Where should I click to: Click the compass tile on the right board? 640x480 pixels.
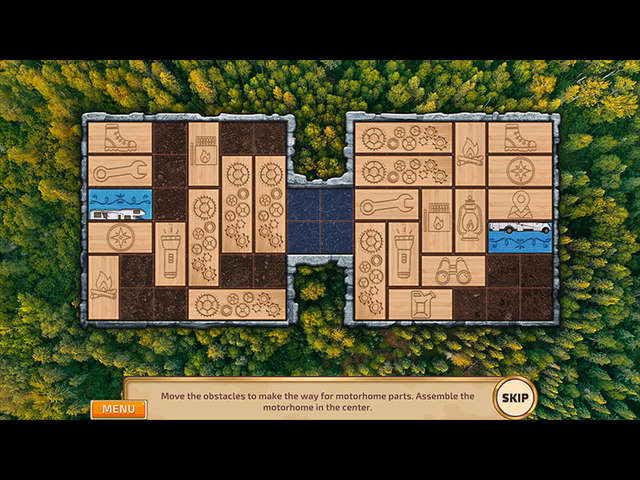pos(520,171)
